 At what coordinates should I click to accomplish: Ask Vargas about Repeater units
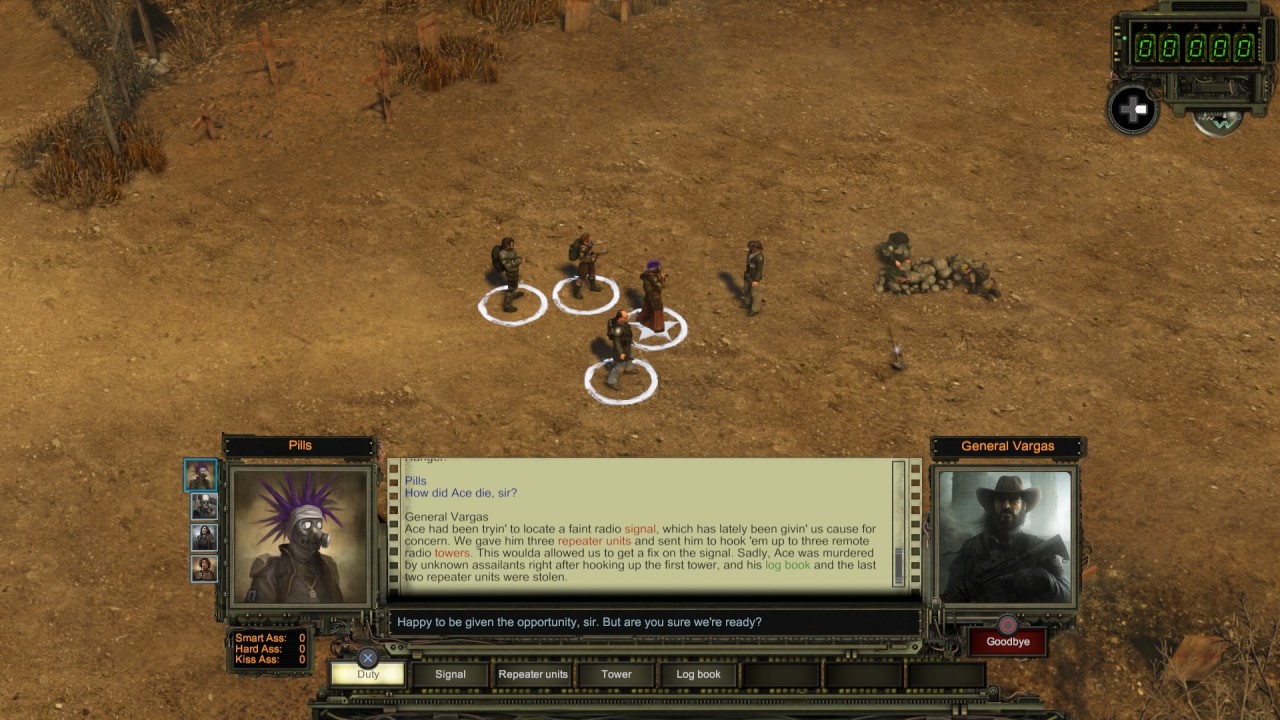click(533, 674)
